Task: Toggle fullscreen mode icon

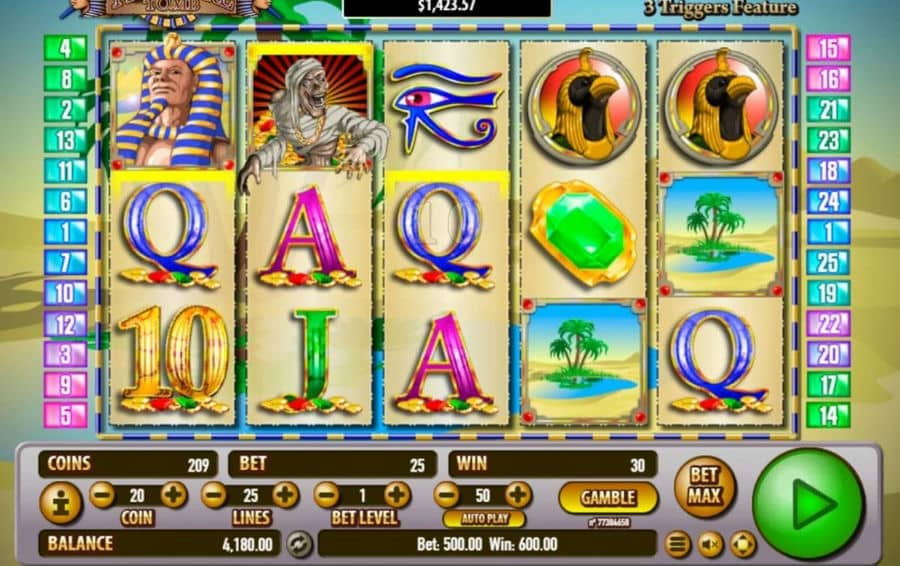Action: pos(742,544)
